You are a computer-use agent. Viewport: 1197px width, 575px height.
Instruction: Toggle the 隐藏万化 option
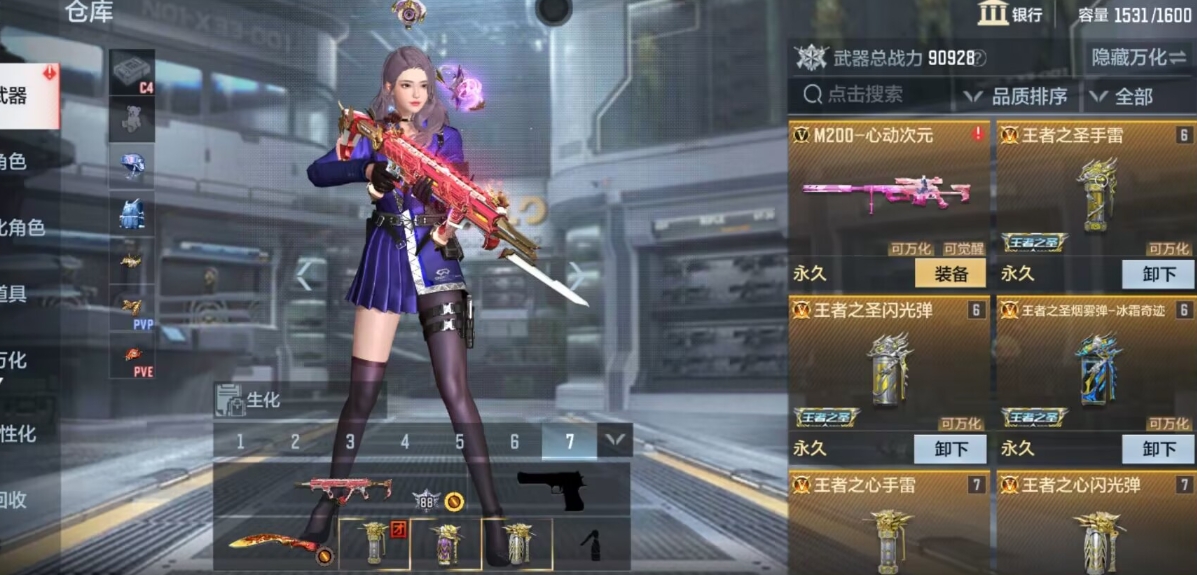tap(1139, 57)
